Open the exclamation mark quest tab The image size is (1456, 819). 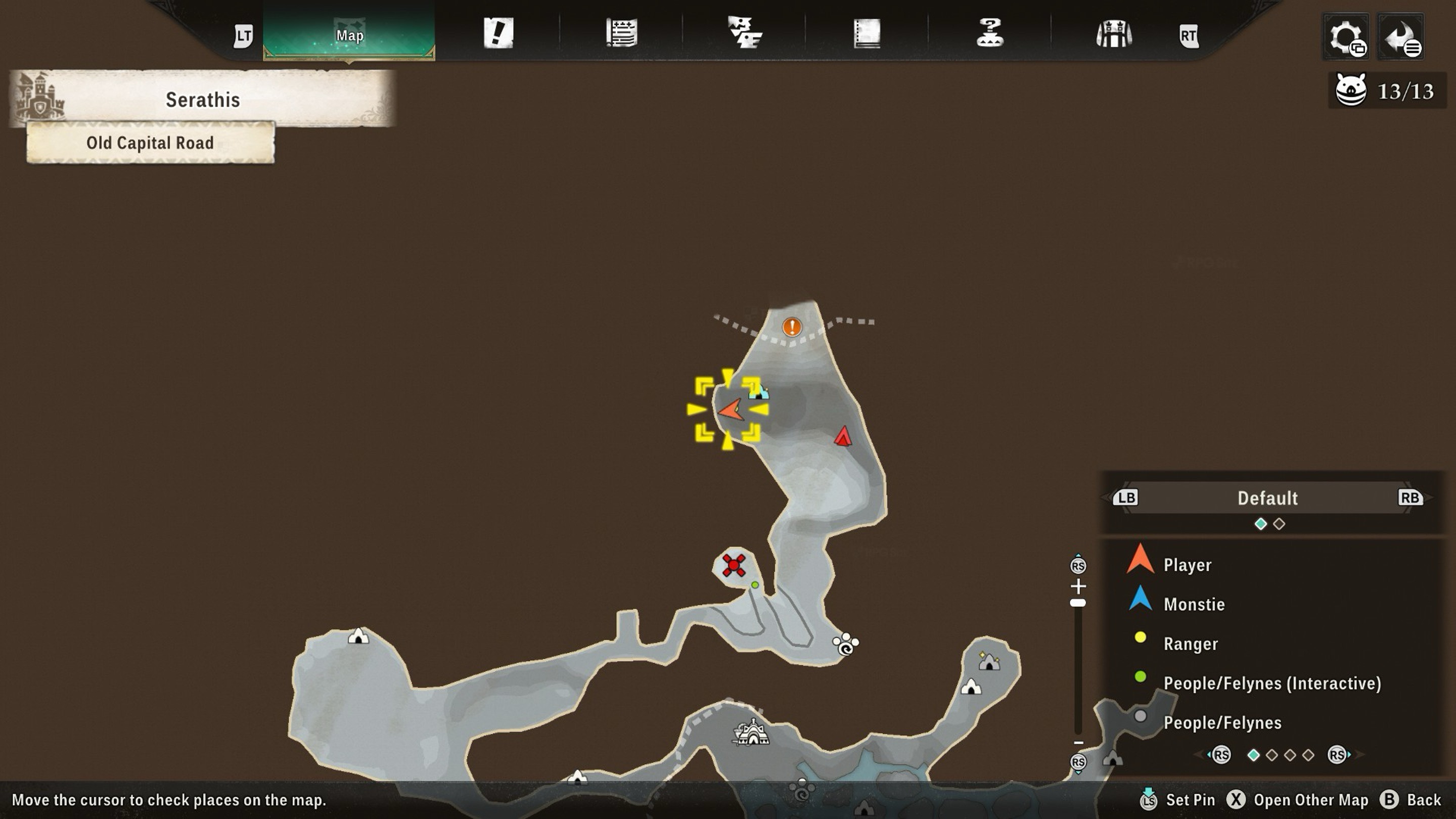pyautogui.click(x=498, y=33)
